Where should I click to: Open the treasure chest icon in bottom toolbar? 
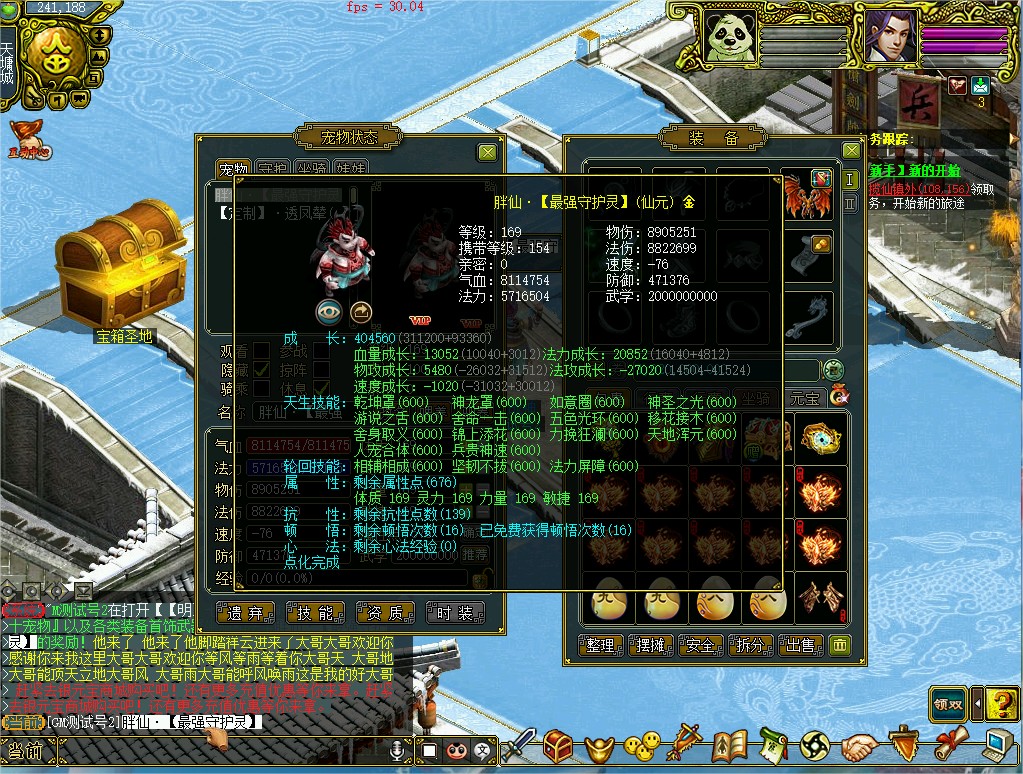click(x=557, y=746)
